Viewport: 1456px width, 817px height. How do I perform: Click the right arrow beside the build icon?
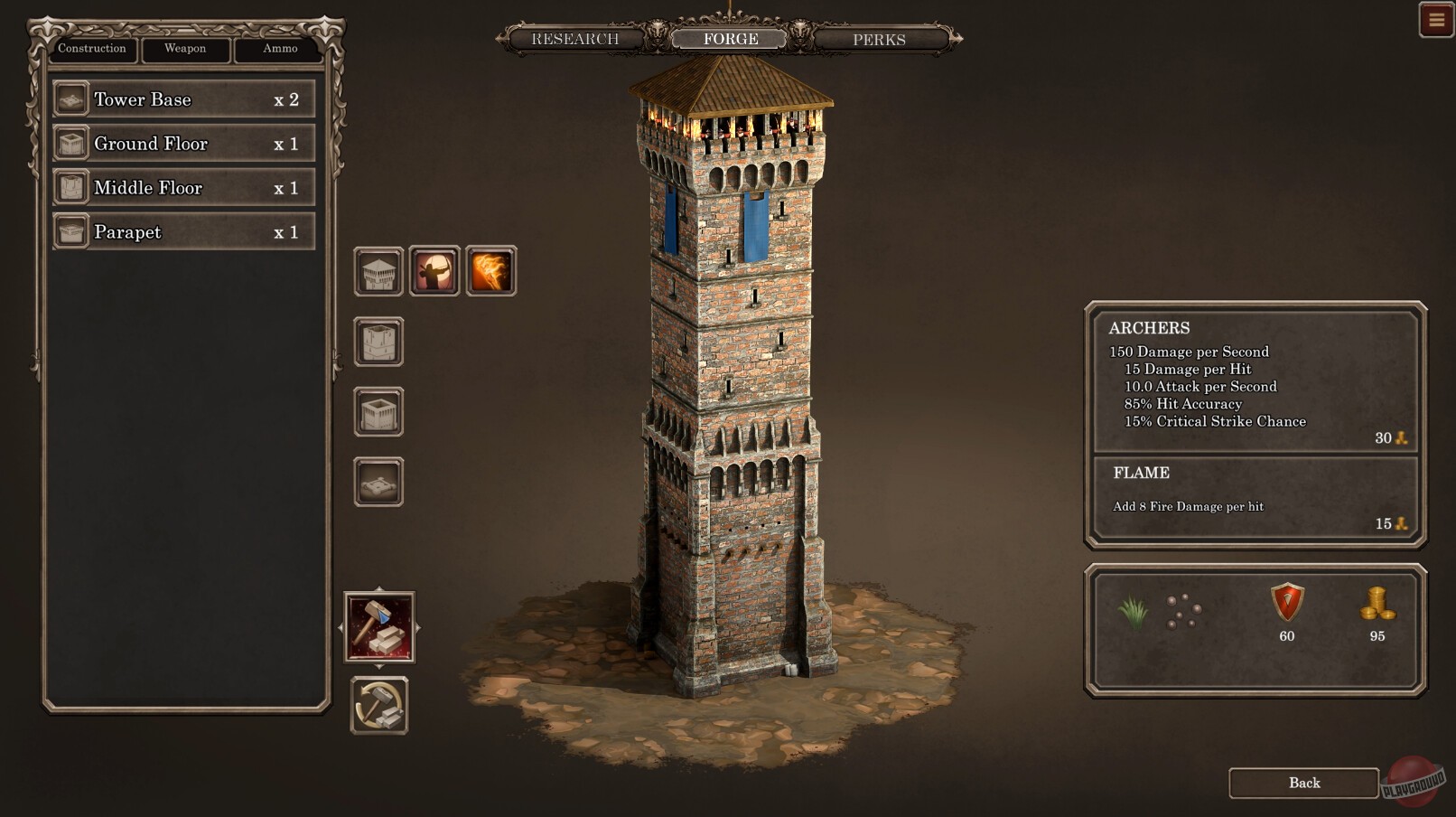pos(419,626)
